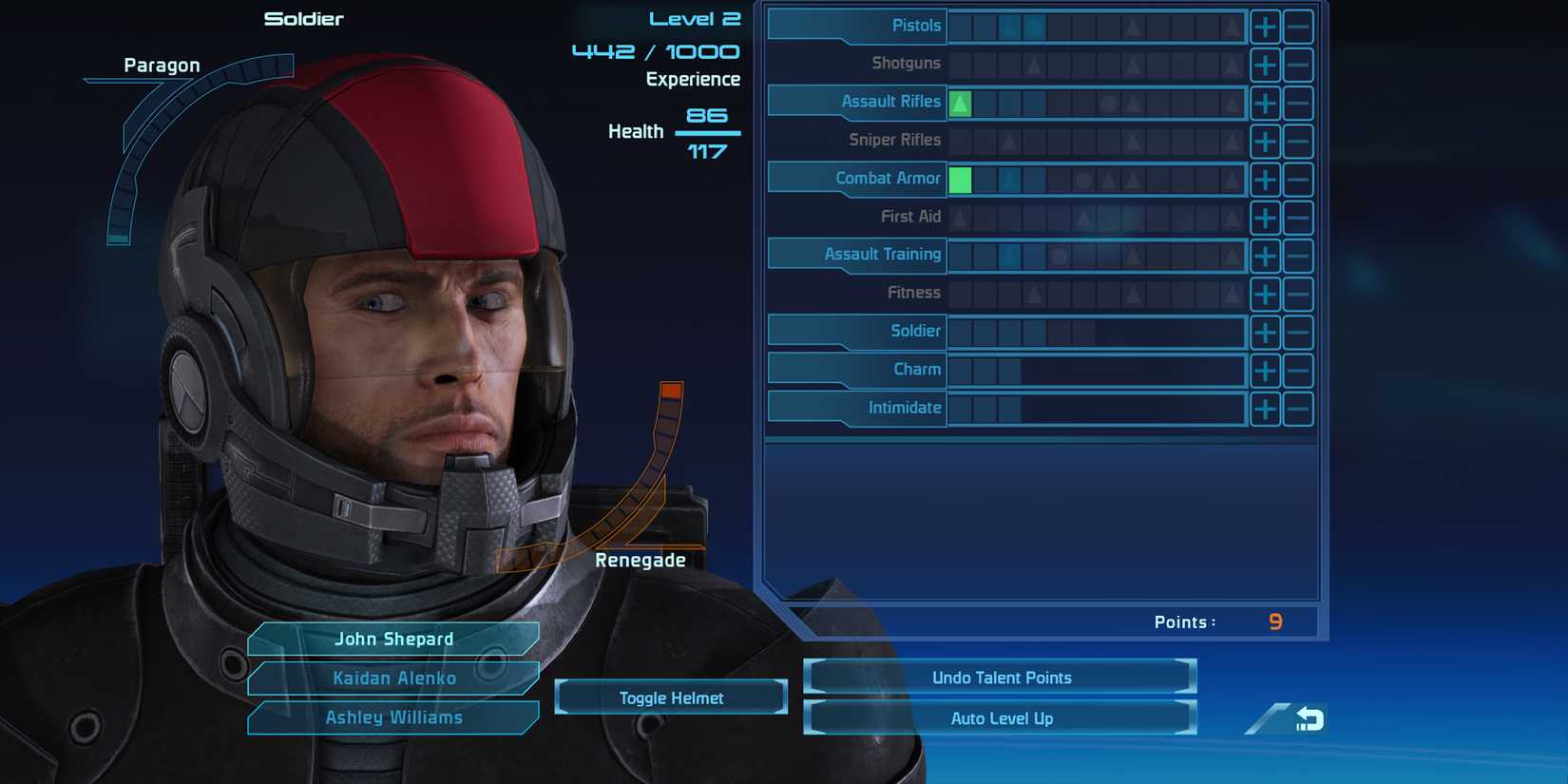Click the plus icon beside Assault Rifles
This screenshot has height=784, width=1568.
point(1265,103)
